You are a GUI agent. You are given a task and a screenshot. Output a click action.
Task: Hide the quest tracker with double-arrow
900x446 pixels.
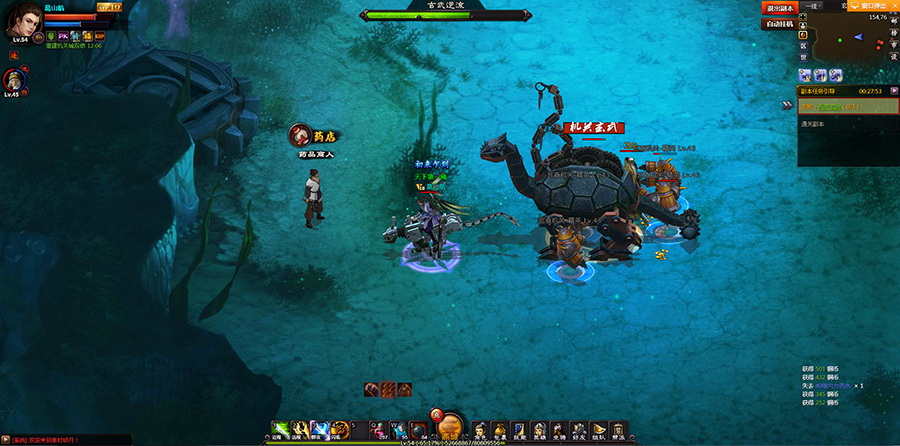[x=788, y=103]
